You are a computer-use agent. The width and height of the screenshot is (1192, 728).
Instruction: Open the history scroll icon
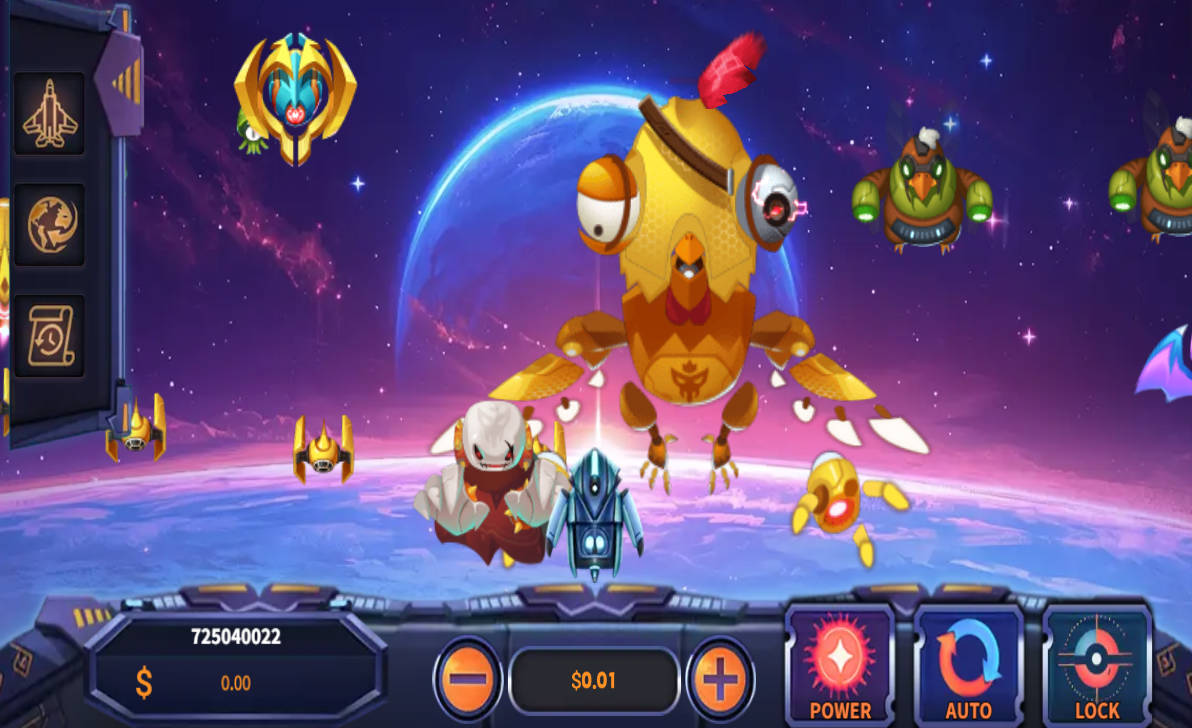(49, 335)
